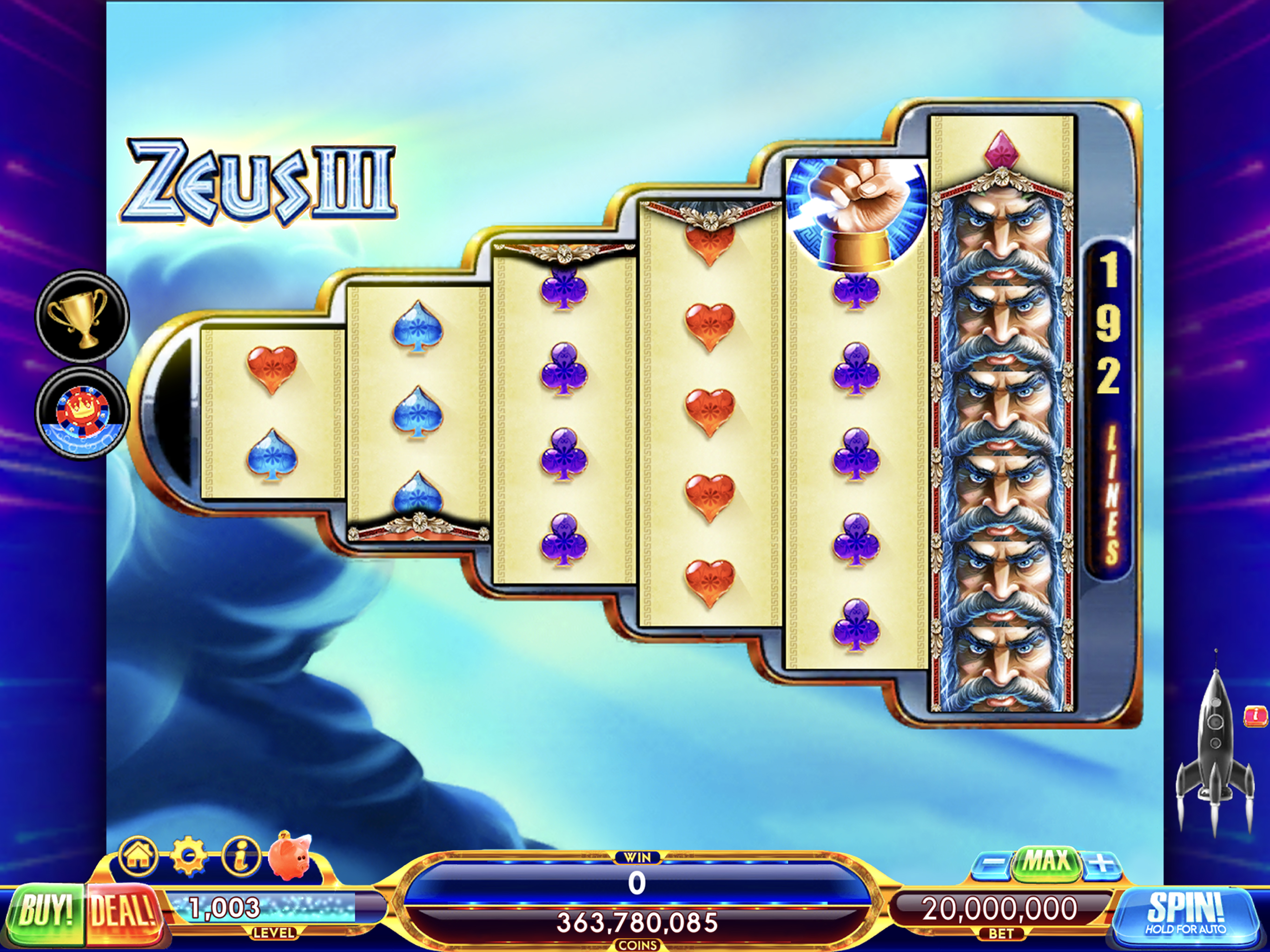Viewport: 1270px width, 952px height.
Task: Click the crown poker chip icon
Action: (82, 413)
